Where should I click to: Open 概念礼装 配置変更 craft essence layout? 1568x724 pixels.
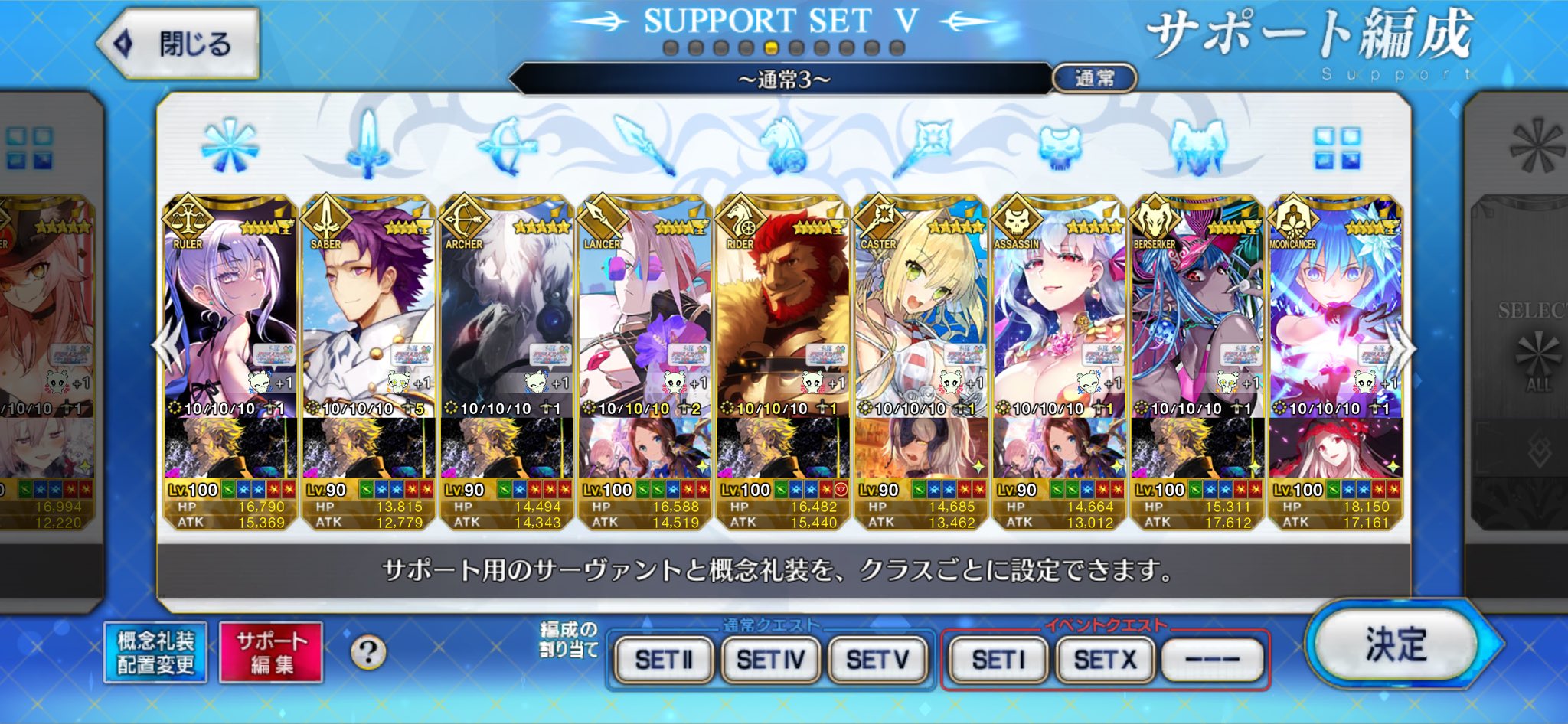(x=155, y=653)
